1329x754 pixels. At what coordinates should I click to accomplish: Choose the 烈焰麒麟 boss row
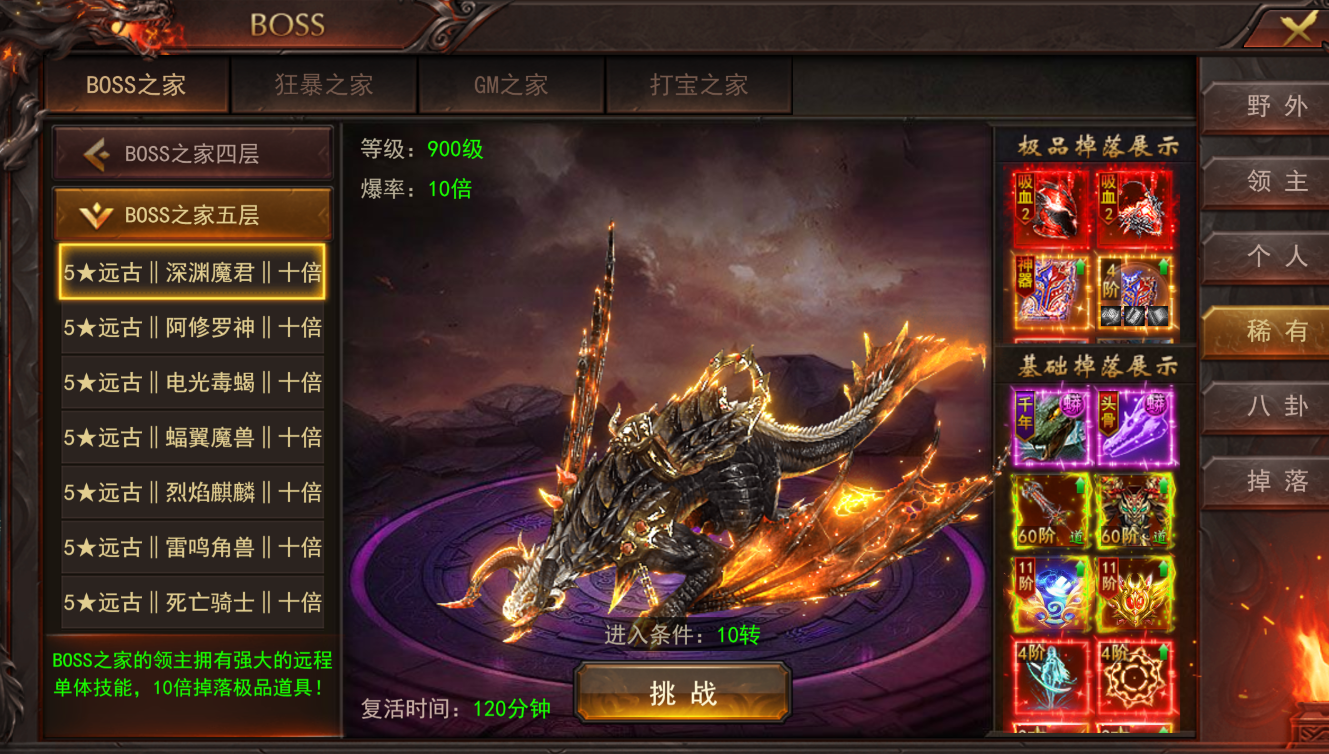tap(192, 492)
